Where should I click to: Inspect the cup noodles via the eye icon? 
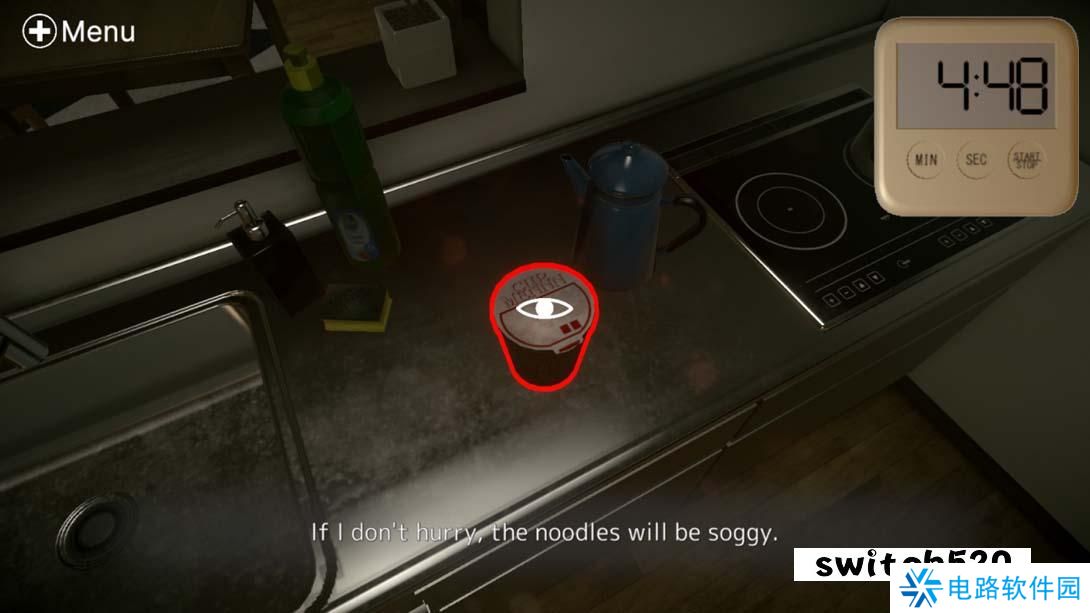click(544, 308)
